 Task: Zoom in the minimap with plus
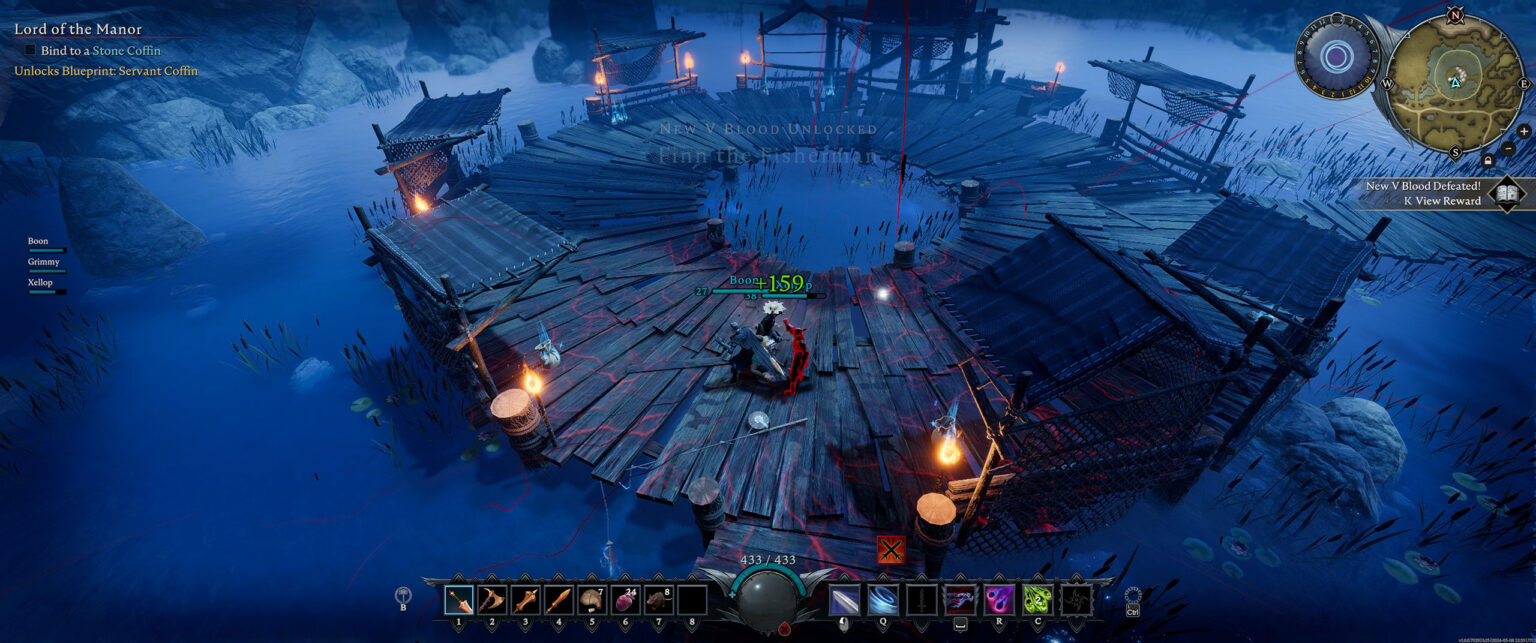1523,131
